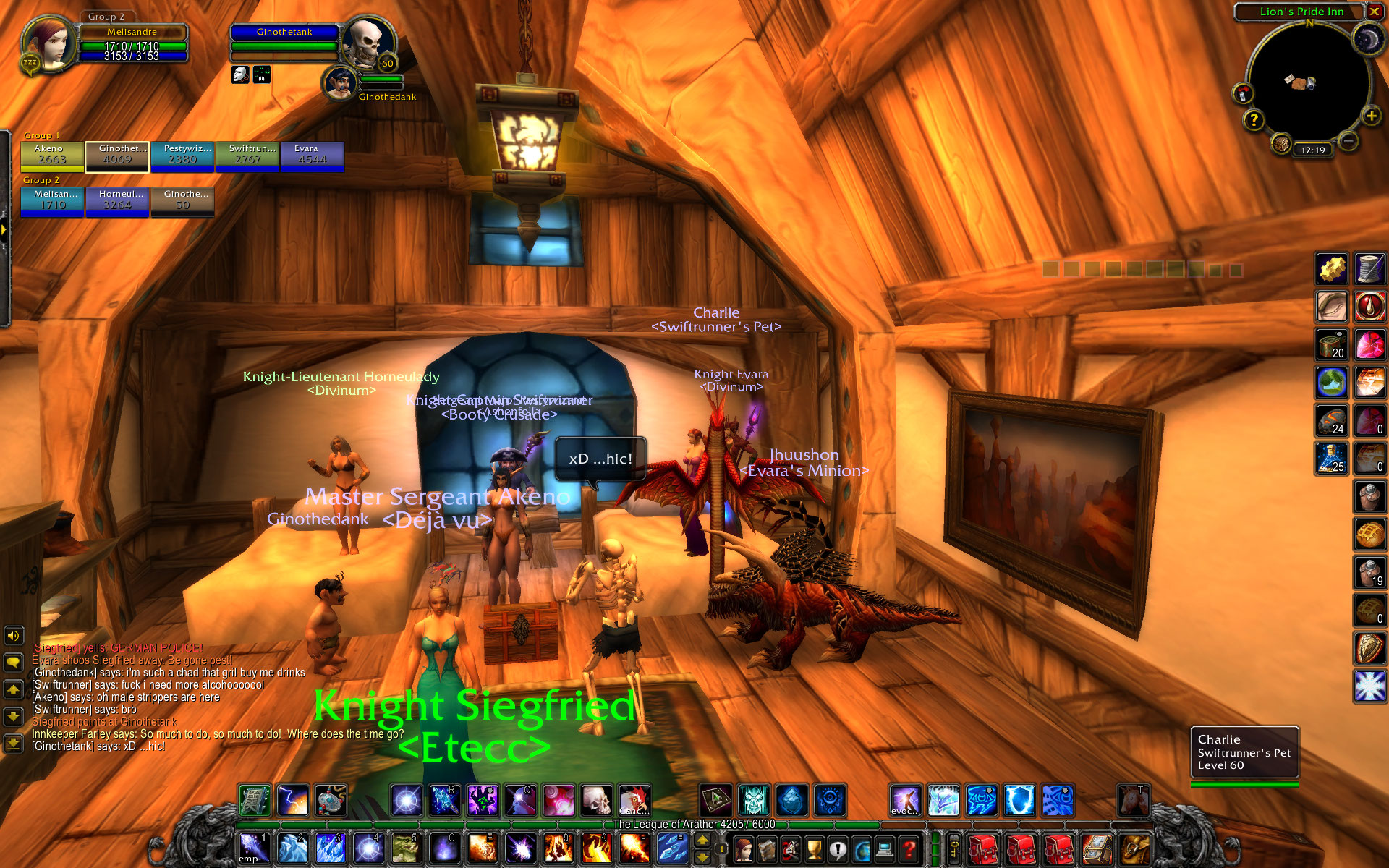The image size is (1389, 868).
Task: Use the golden gear engineering icon
Action: tap(1332, 269)
